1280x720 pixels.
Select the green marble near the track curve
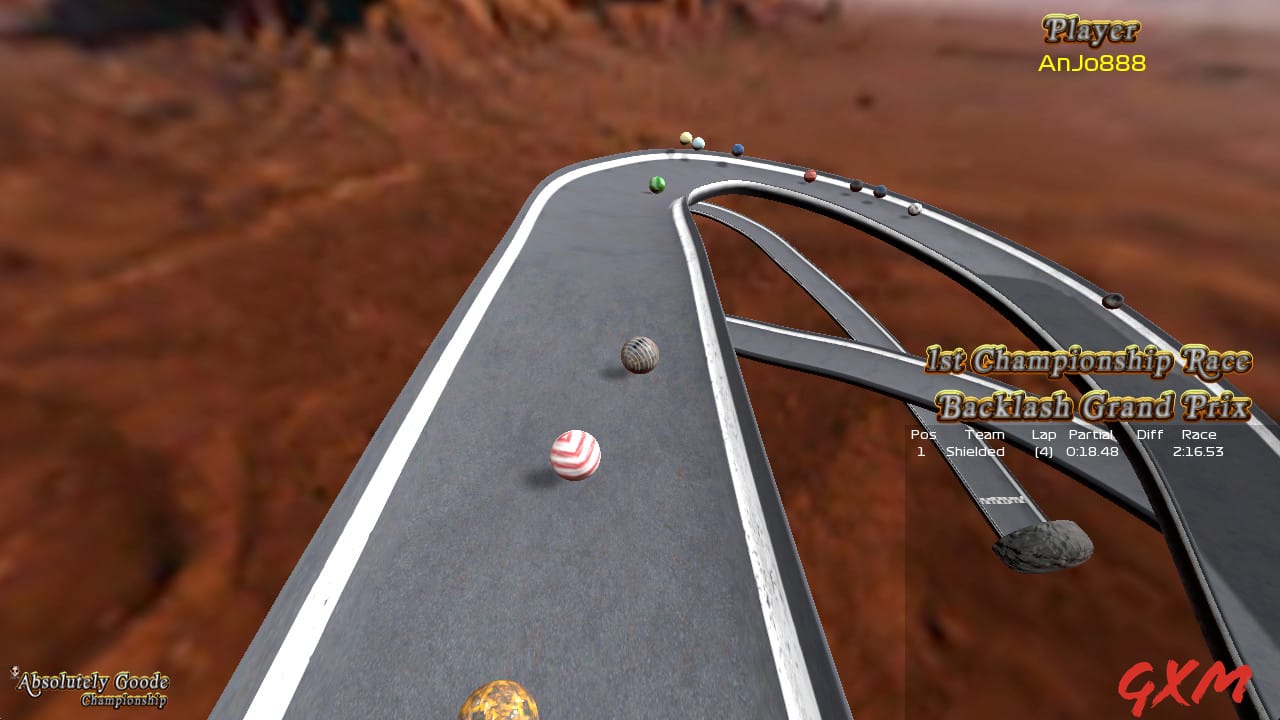tap(657, 183)
